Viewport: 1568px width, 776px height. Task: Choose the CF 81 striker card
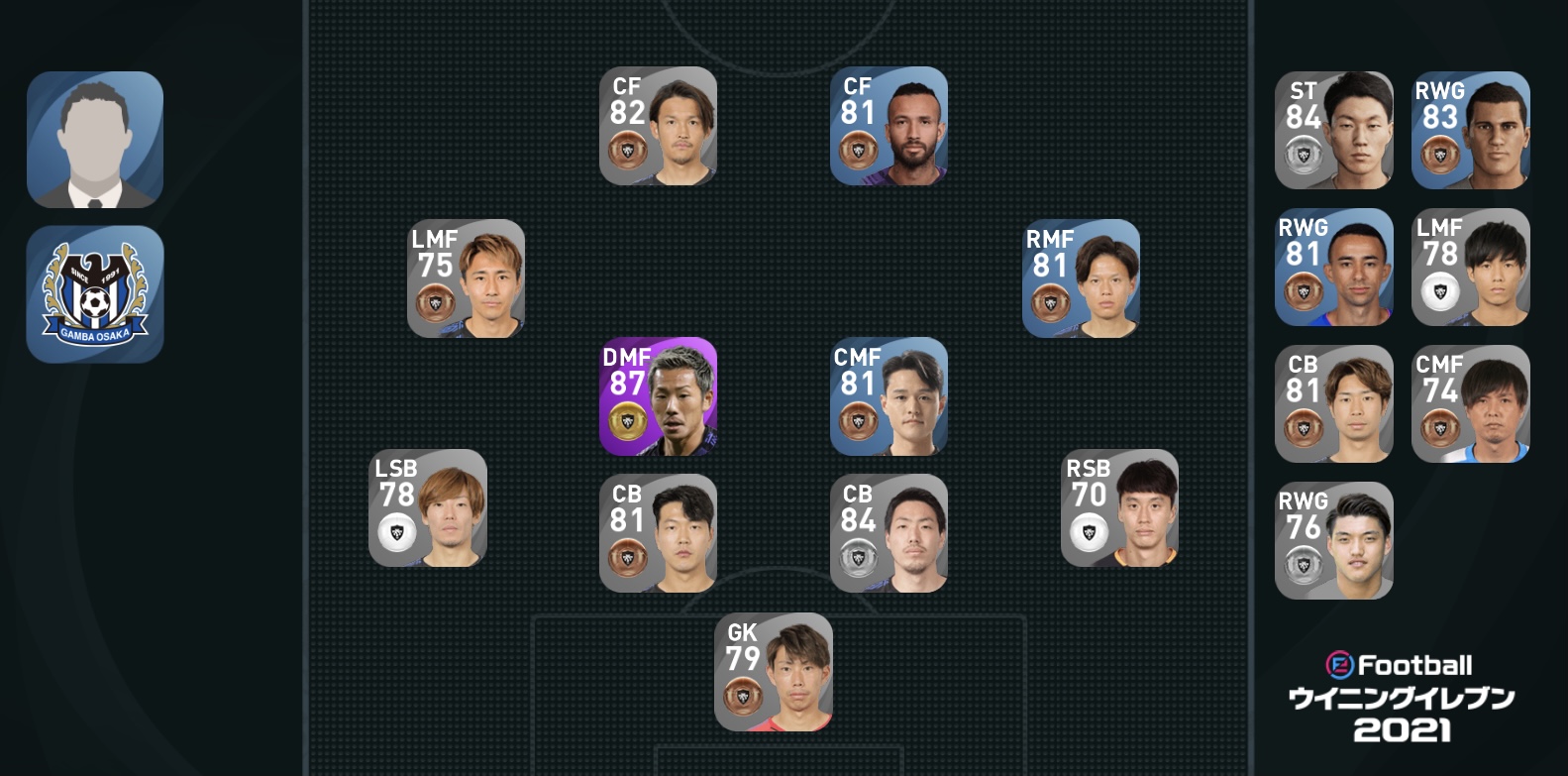point(889,126)
